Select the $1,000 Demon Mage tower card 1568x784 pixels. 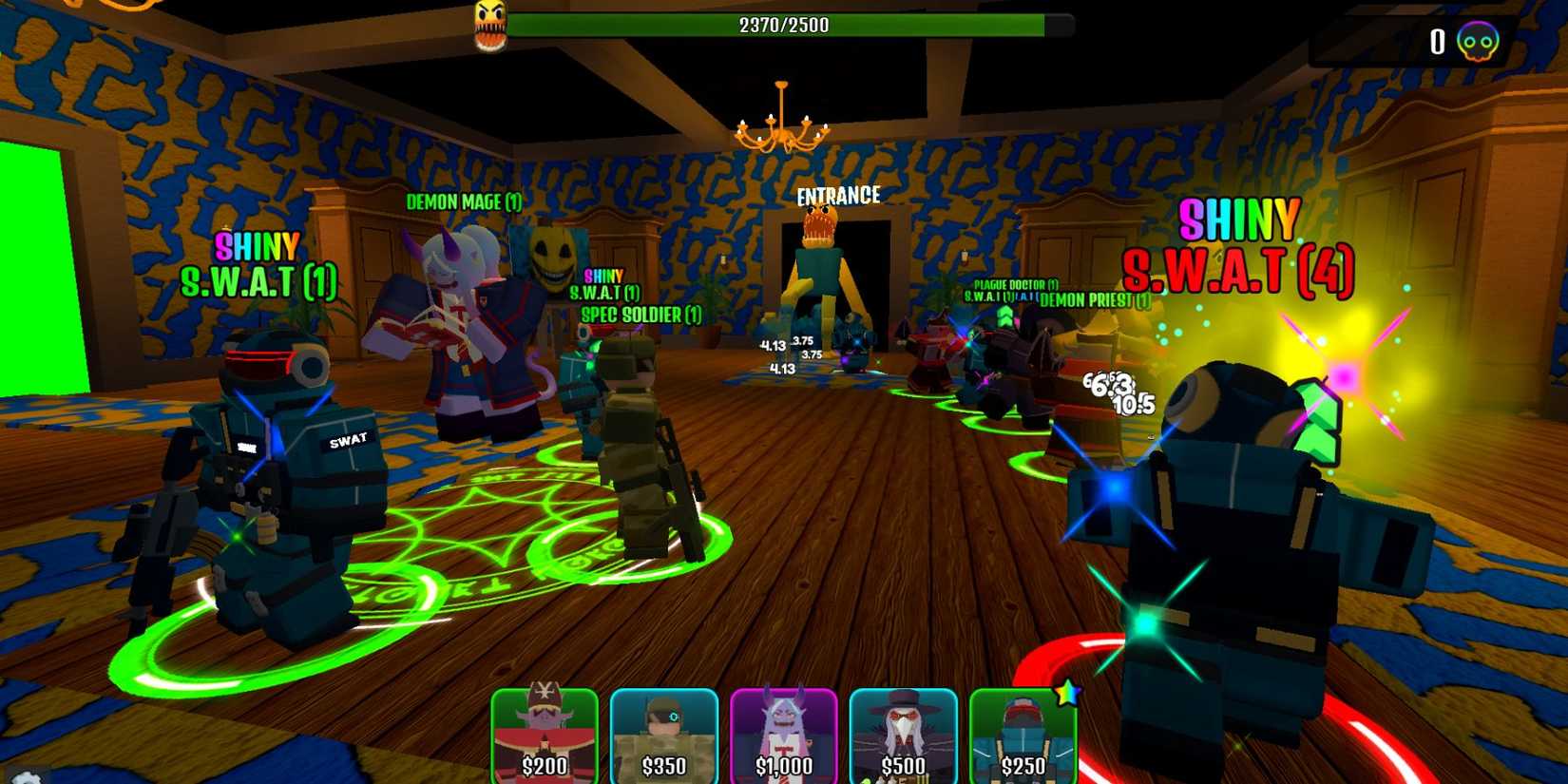tap(786, 736)
